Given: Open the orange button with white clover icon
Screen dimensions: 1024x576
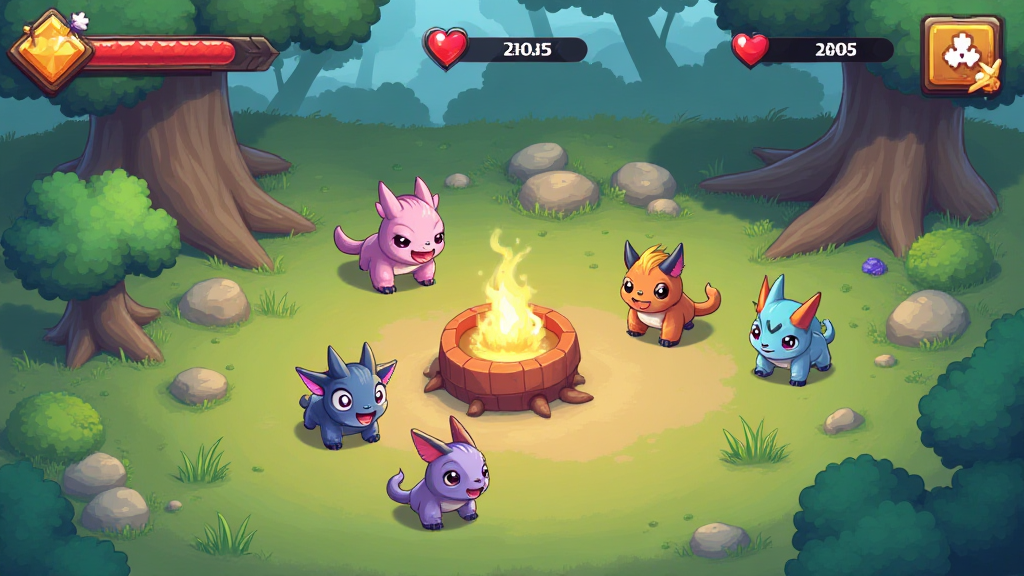Looking at the screenshot, I should (x=962, y=55).
